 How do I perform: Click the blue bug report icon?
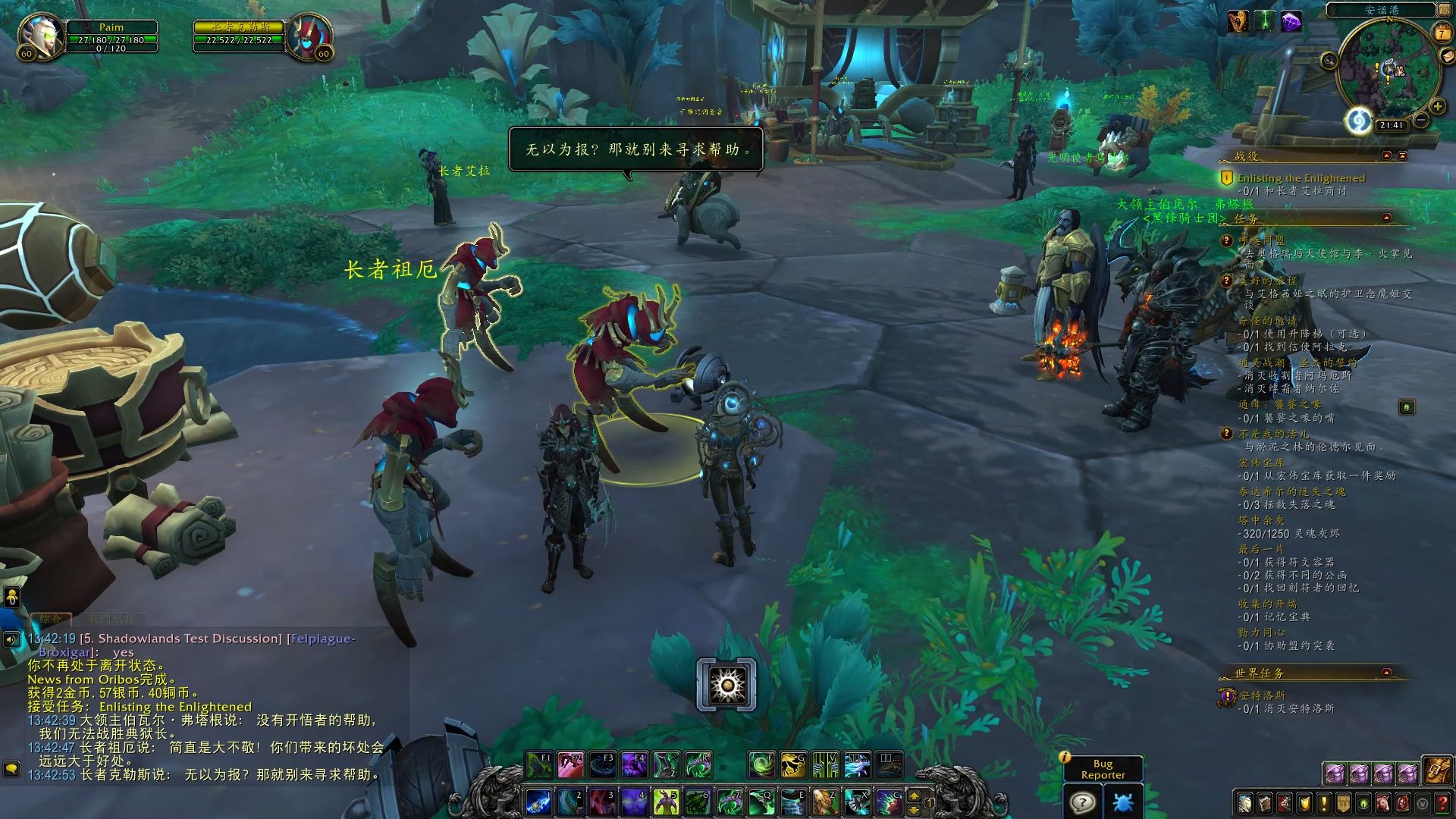coord(1122,802)
